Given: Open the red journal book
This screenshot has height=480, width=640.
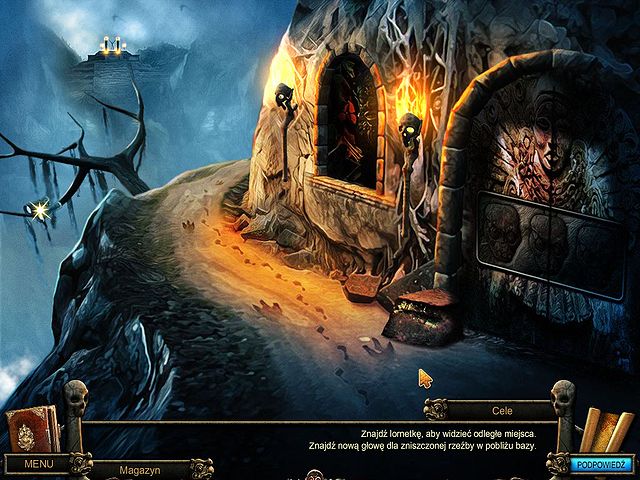Looking at the screenshot, I should tap(24, 432).
